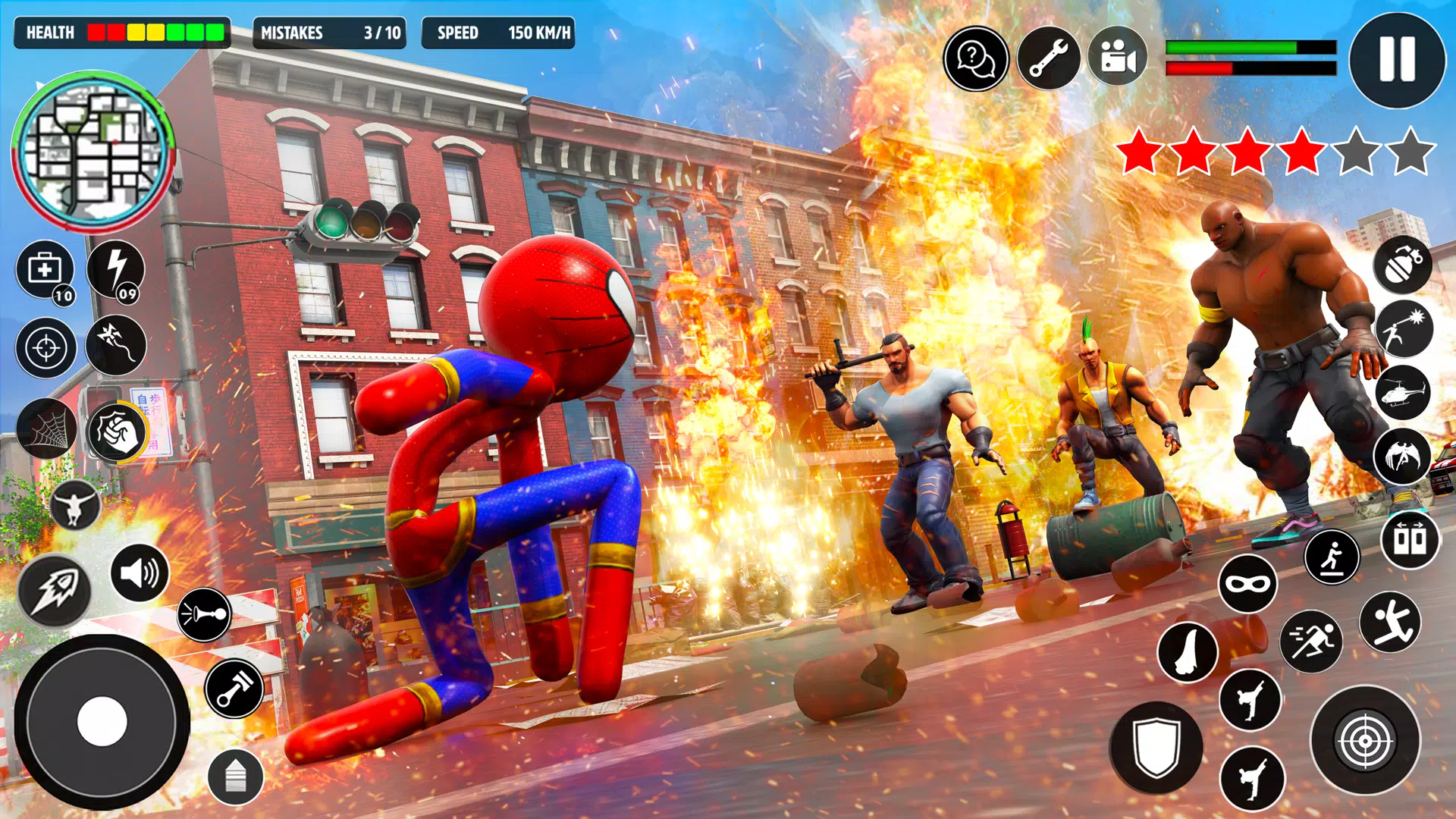Shoot the spider web ability
Viewport: 1456px width, 819px height.
pyautogui.click(x=47, y=429)
